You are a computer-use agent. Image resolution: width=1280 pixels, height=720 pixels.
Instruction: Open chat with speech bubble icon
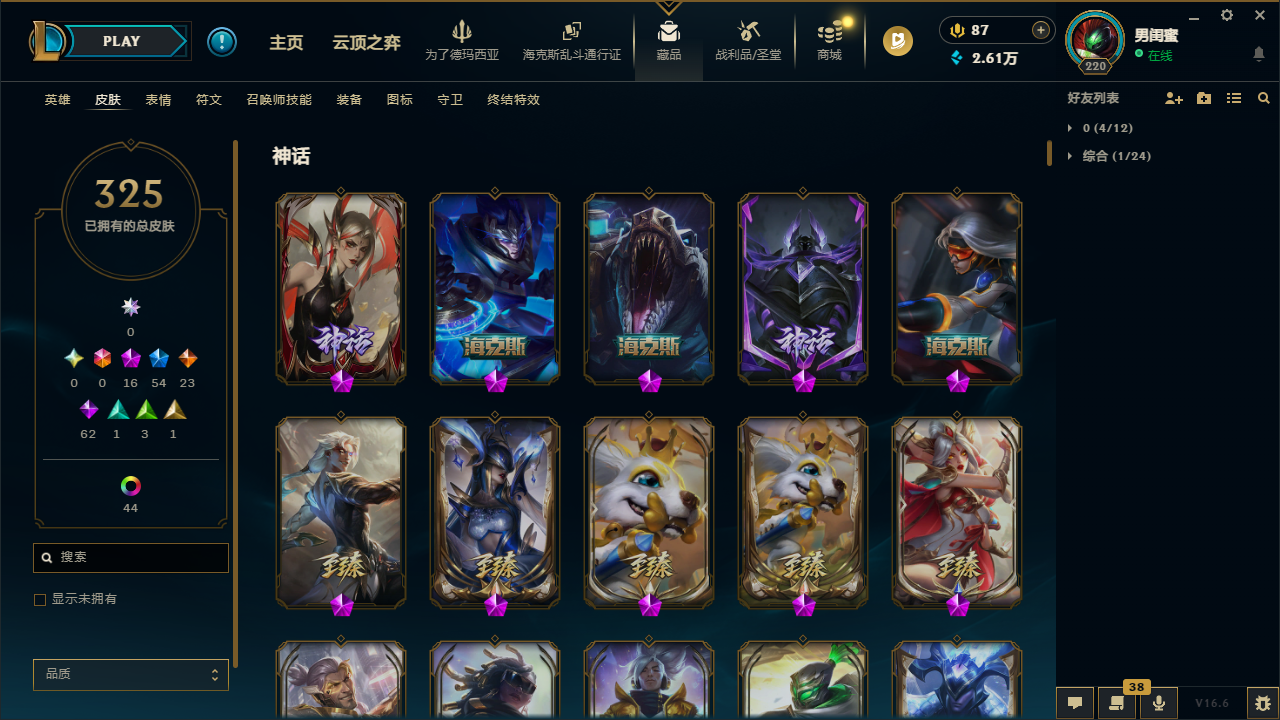[x=1074, y=703]
